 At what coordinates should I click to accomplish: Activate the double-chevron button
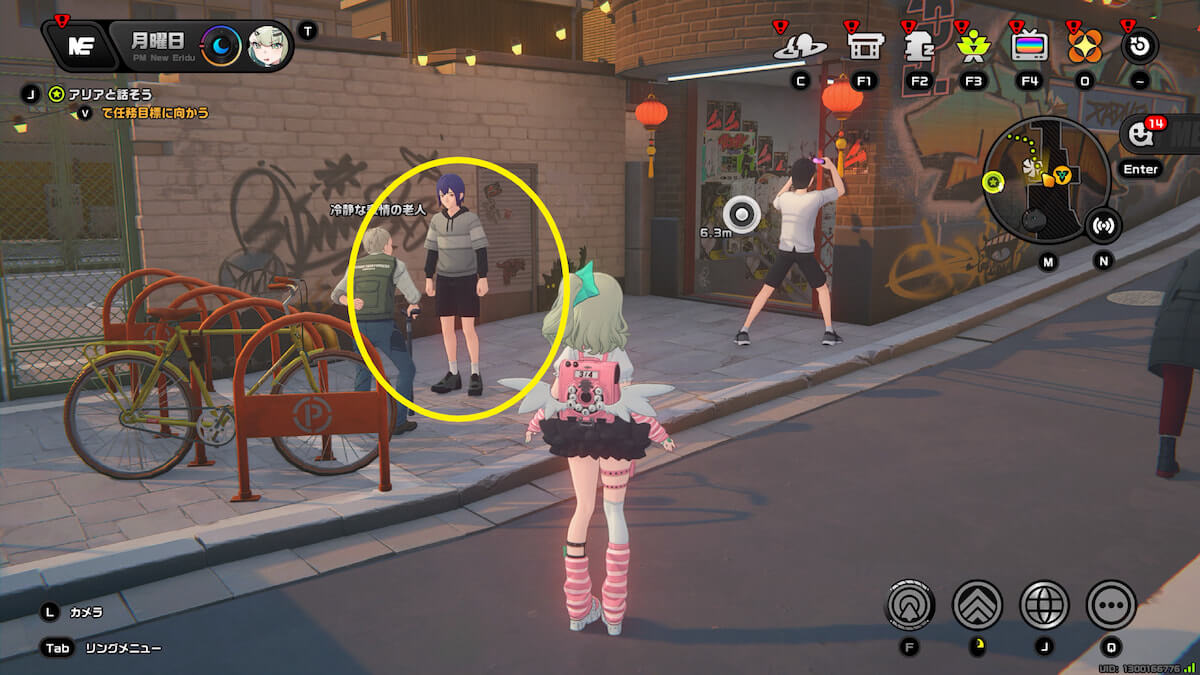pyautogui.click(x=977, y=604)
